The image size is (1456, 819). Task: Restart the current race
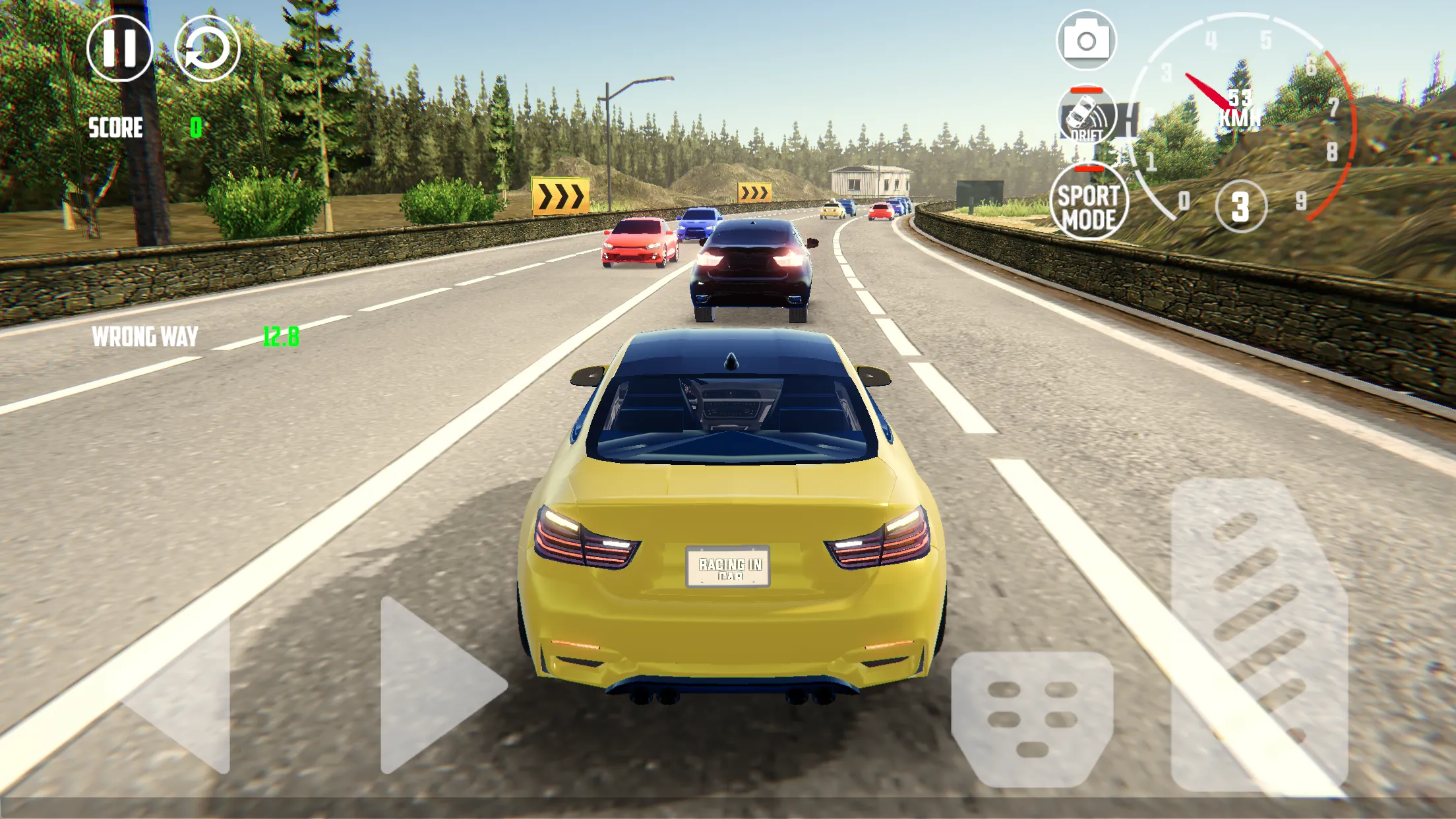206,51
